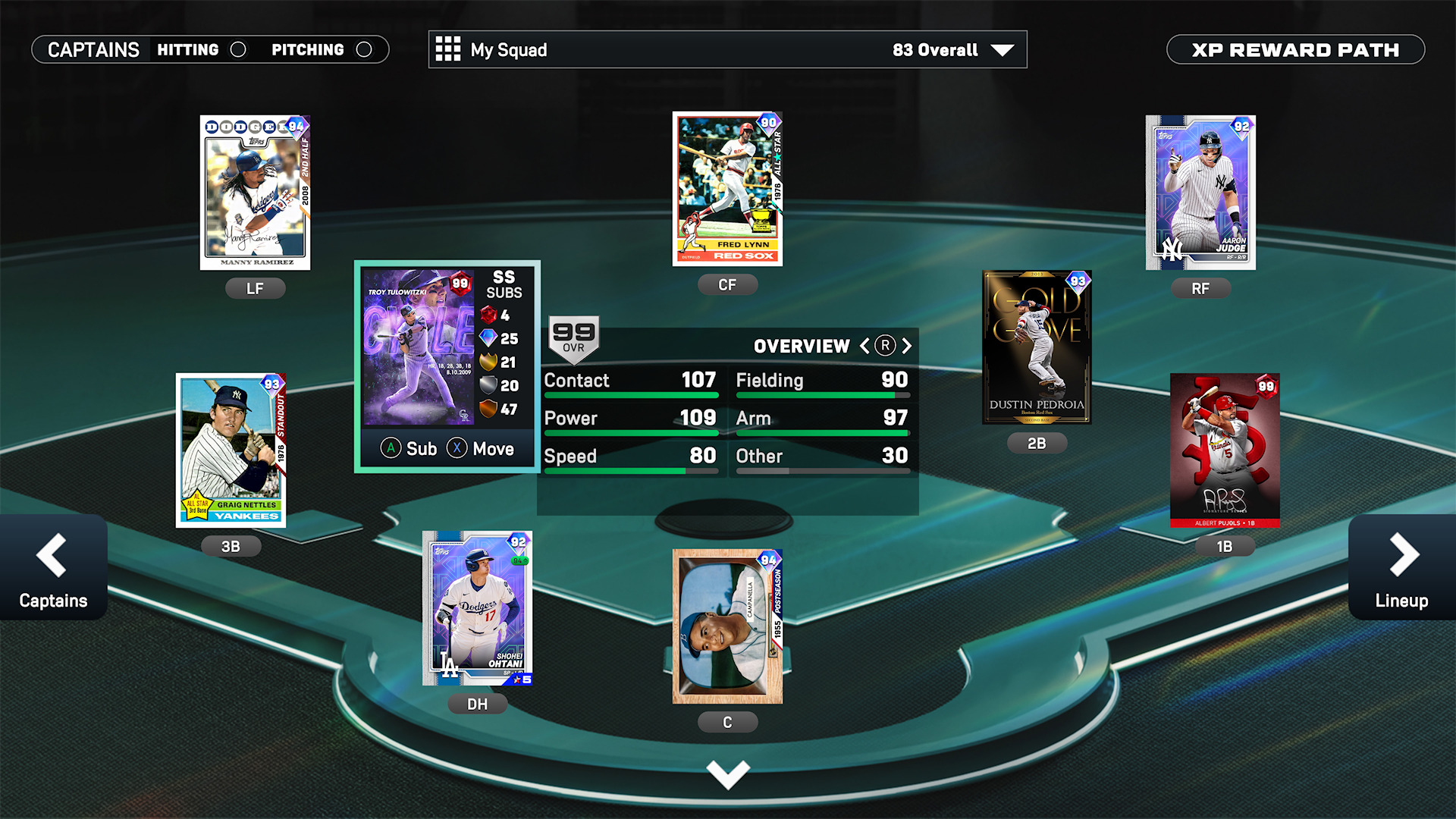Go to the Lineup page
1456x819 pixels.
[1401, 568]
